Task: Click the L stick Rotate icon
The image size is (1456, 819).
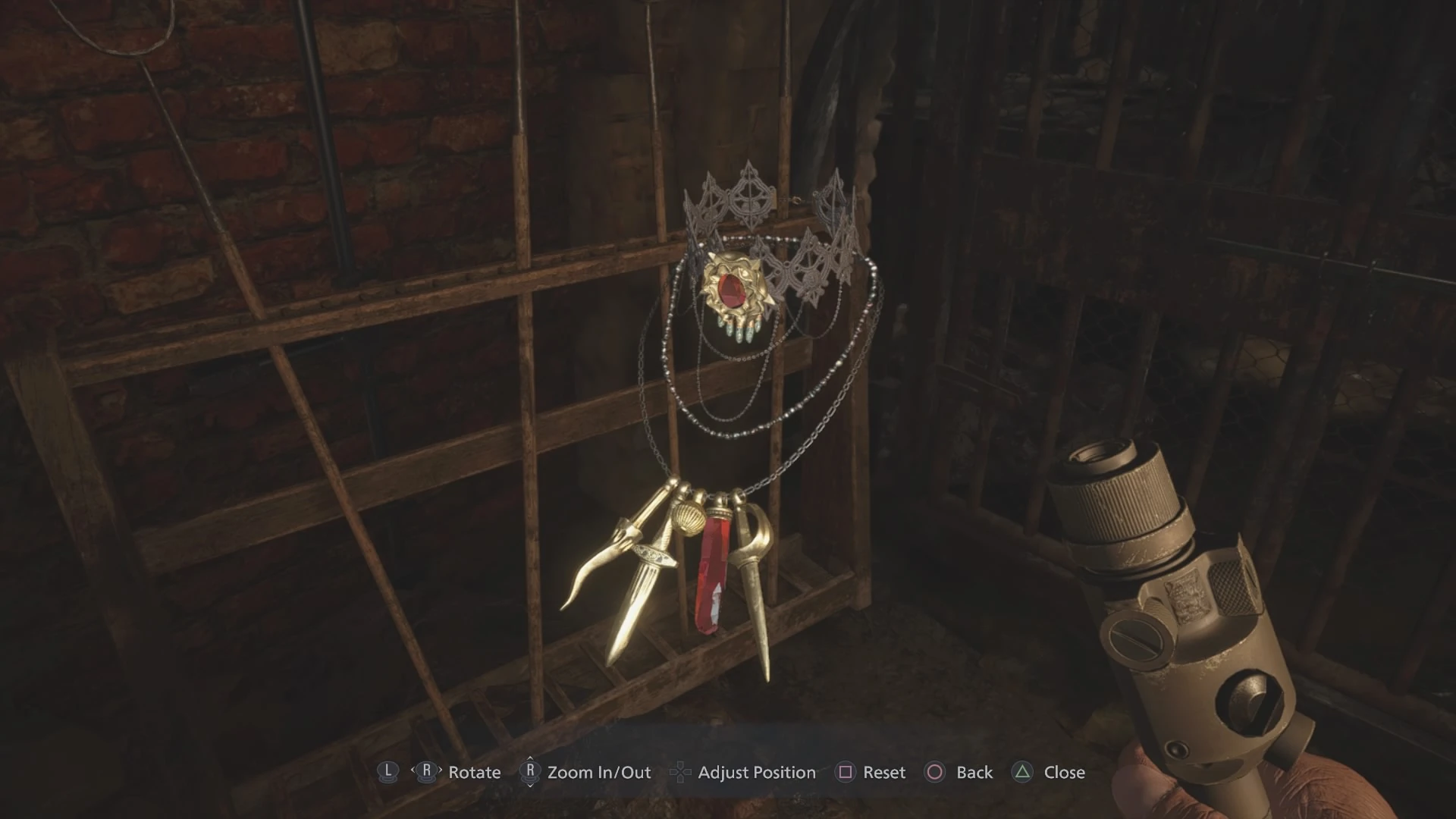Action: [x=388, y=772]
